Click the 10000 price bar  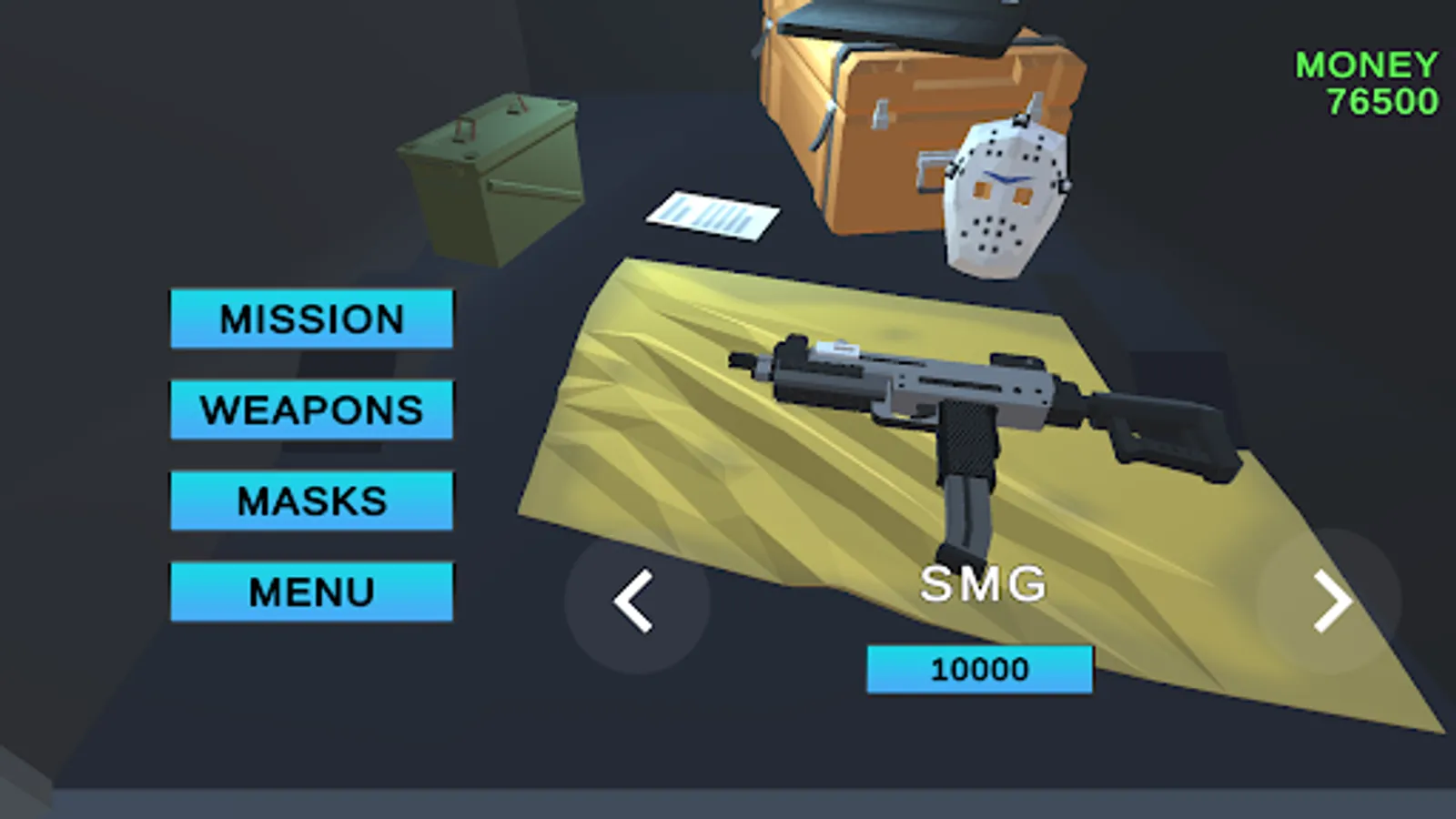coord(978,670)
